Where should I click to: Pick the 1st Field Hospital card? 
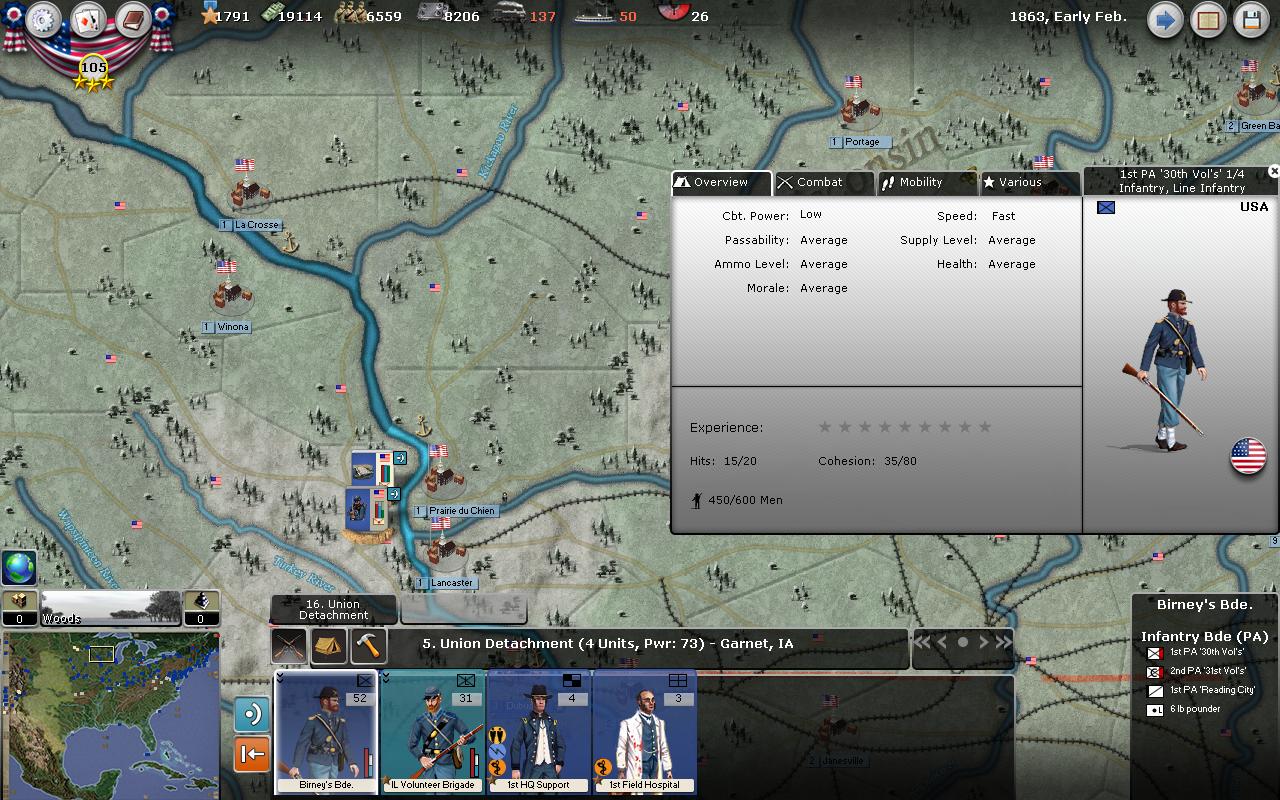coord(644,732)
